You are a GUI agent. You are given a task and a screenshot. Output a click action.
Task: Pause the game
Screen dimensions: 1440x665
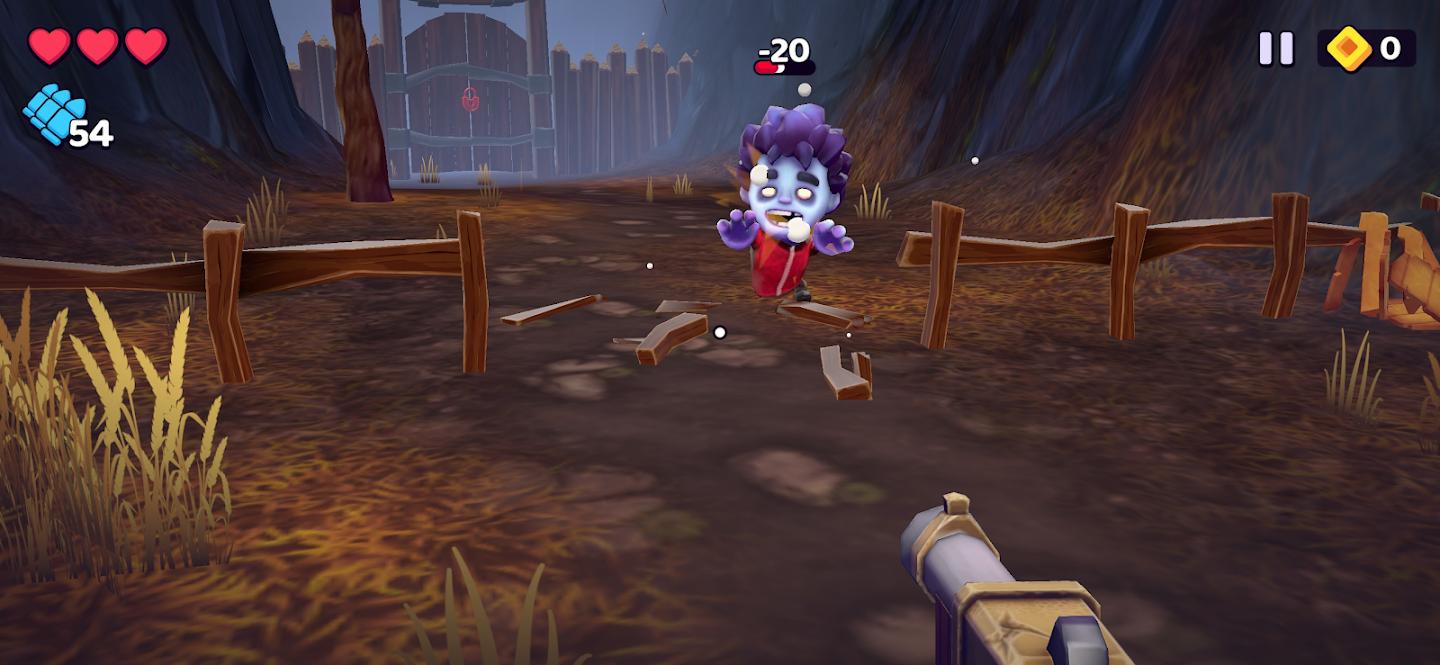pyautogui.click(x=1275, y=48)
